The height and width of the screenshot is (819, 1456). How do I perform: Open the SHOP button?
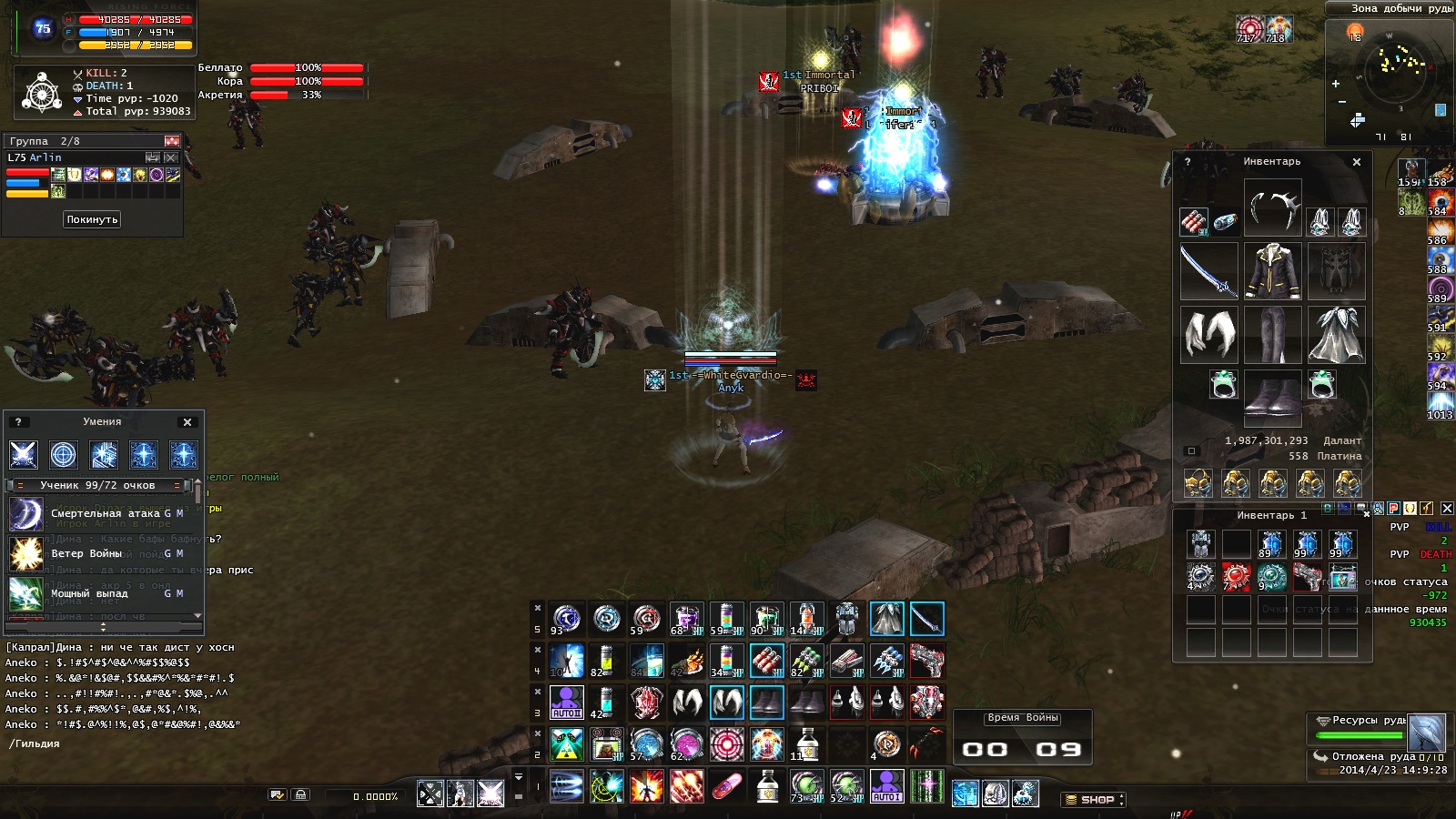(x=1093, y=800)
